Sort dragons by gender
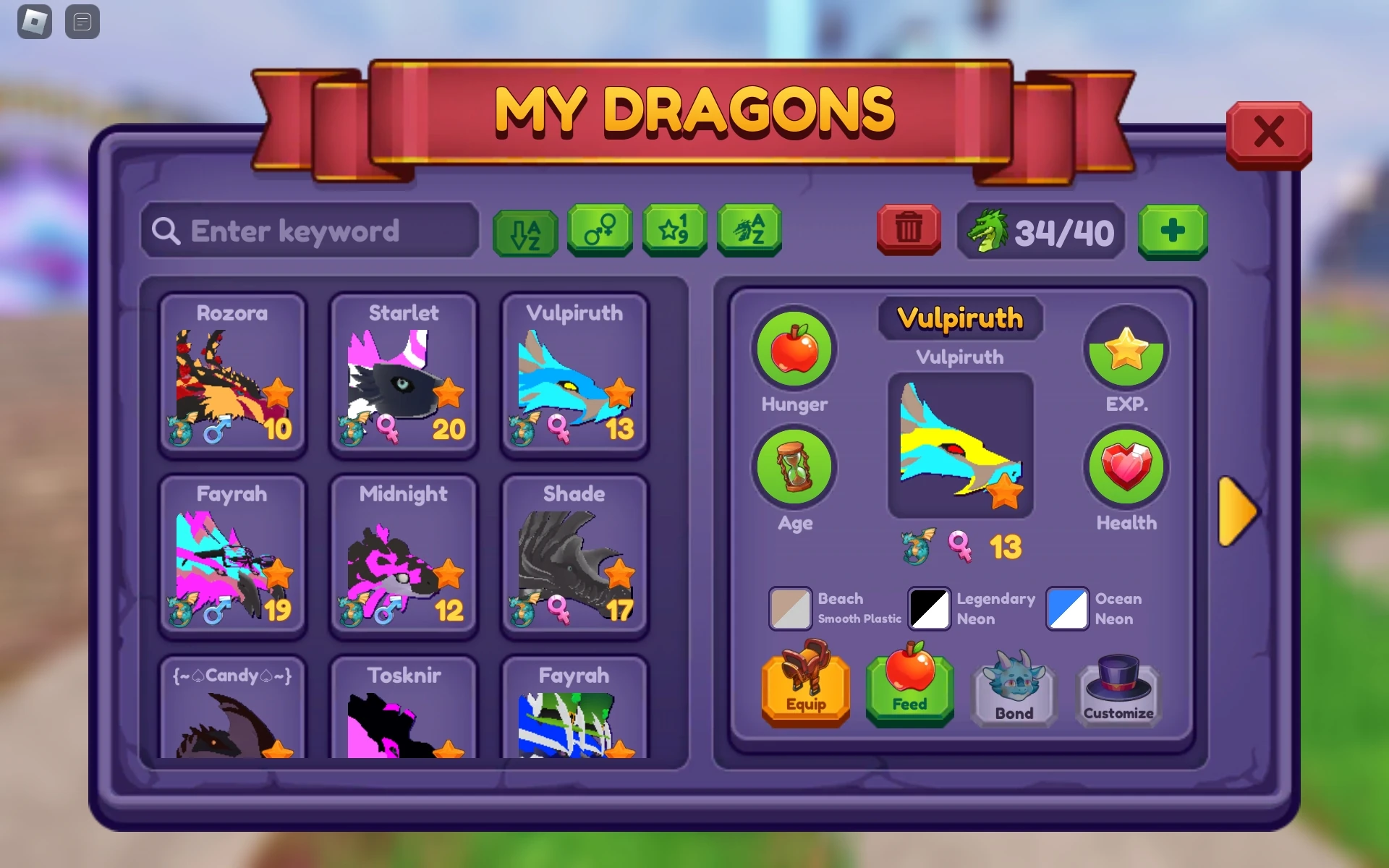 [x=599, y=231]
